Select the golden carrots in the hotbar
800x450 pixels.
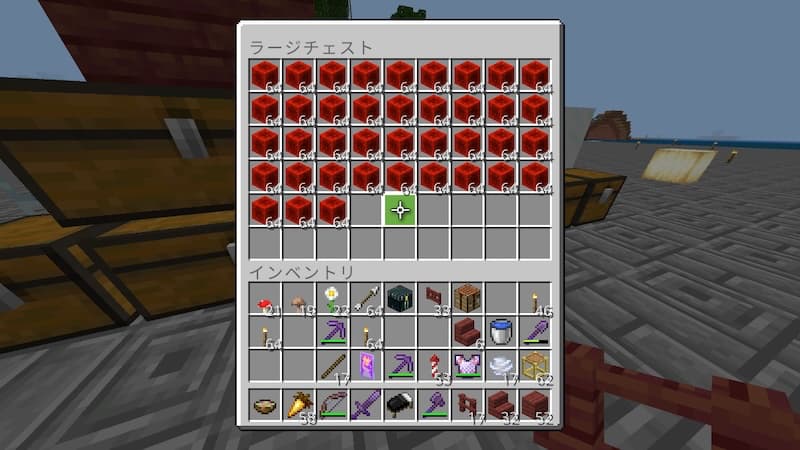(x=299, y=405)
